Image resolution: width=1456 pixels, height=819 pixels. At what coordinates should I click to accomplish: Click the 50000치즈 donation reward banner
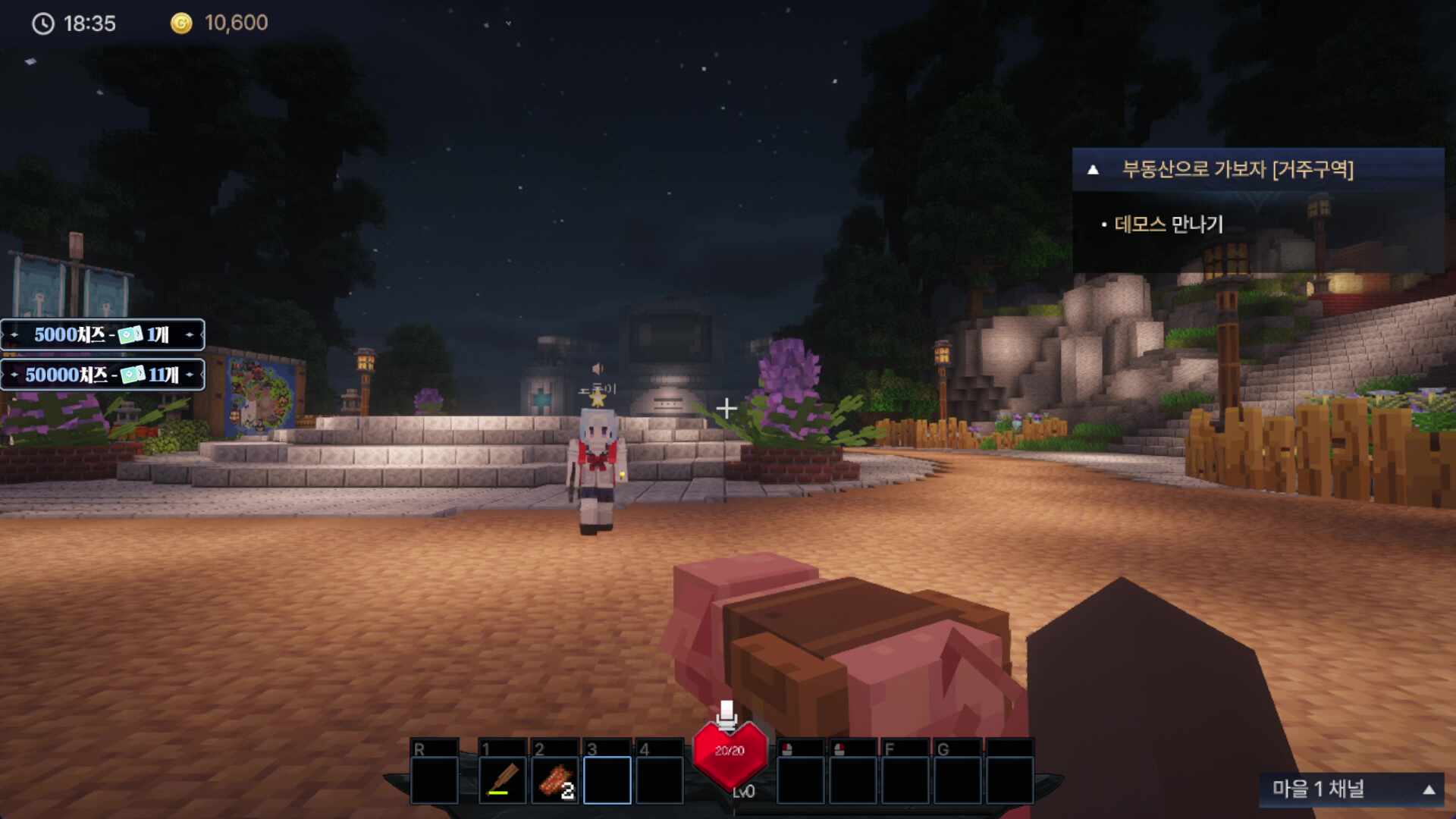pyautogui.click(x=102, y=375)
